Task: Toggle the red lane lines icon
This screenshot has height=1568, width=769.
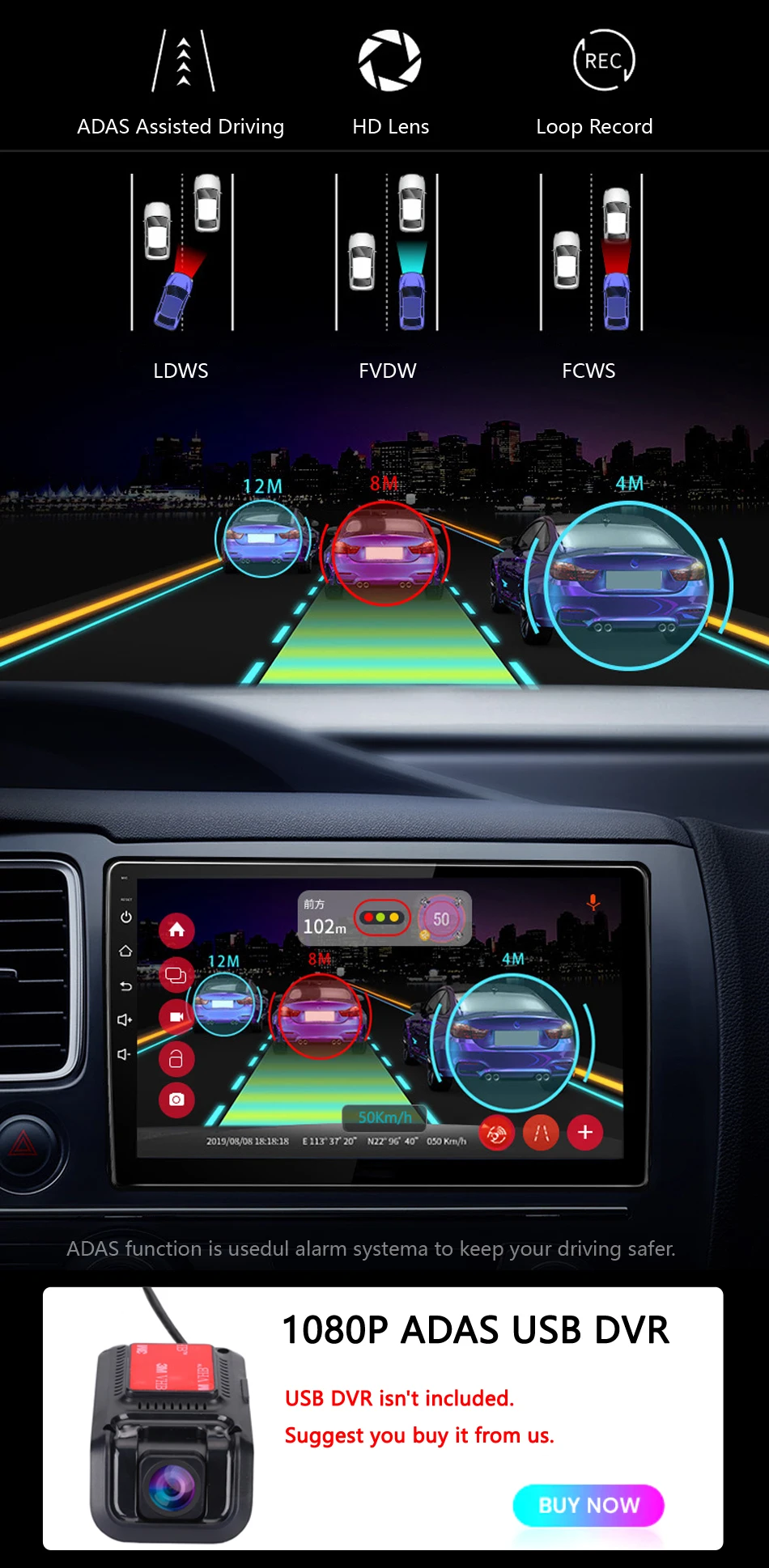Action: coord(542,1133)
